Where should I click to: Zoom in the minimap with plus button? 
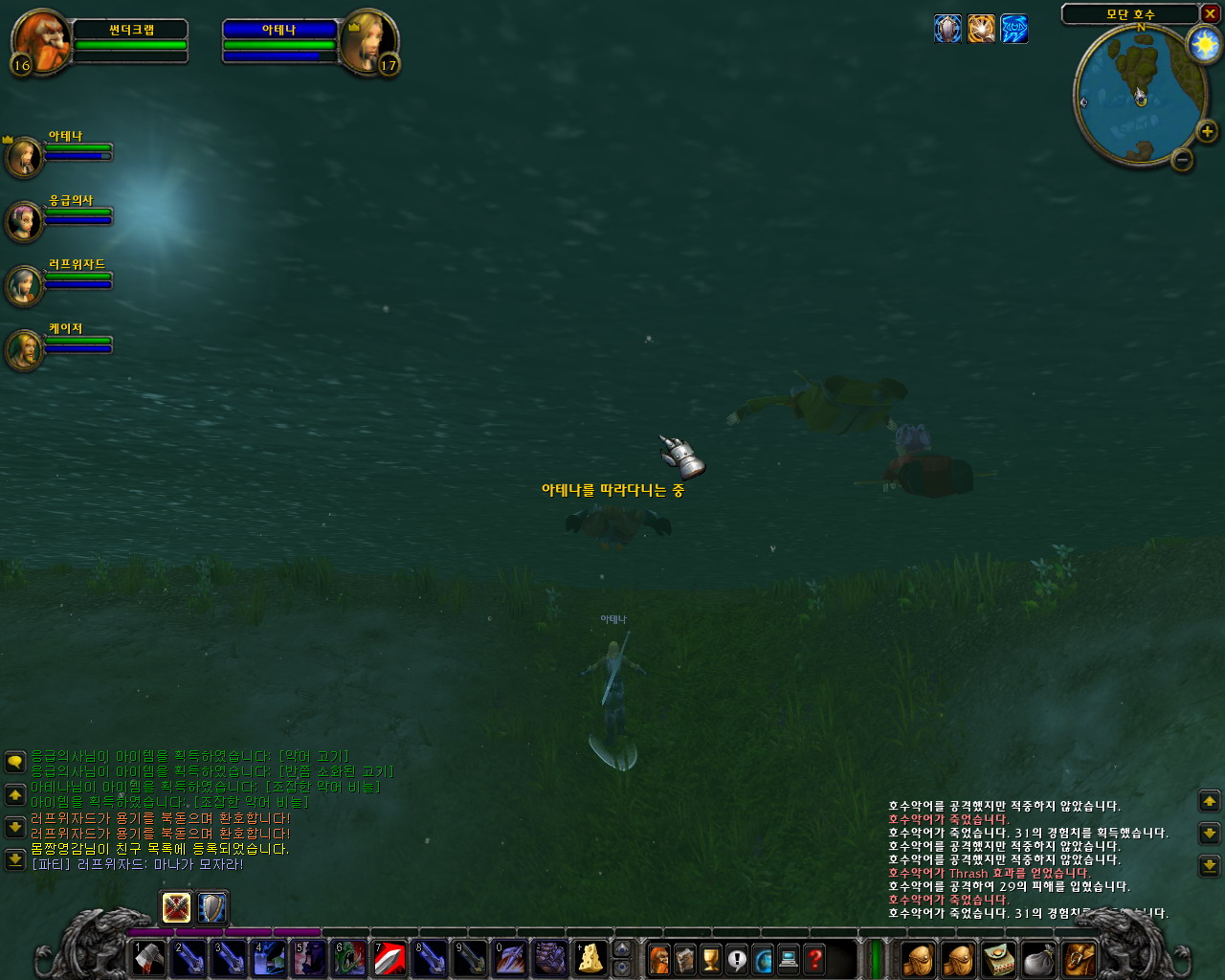pos(1207,131)
